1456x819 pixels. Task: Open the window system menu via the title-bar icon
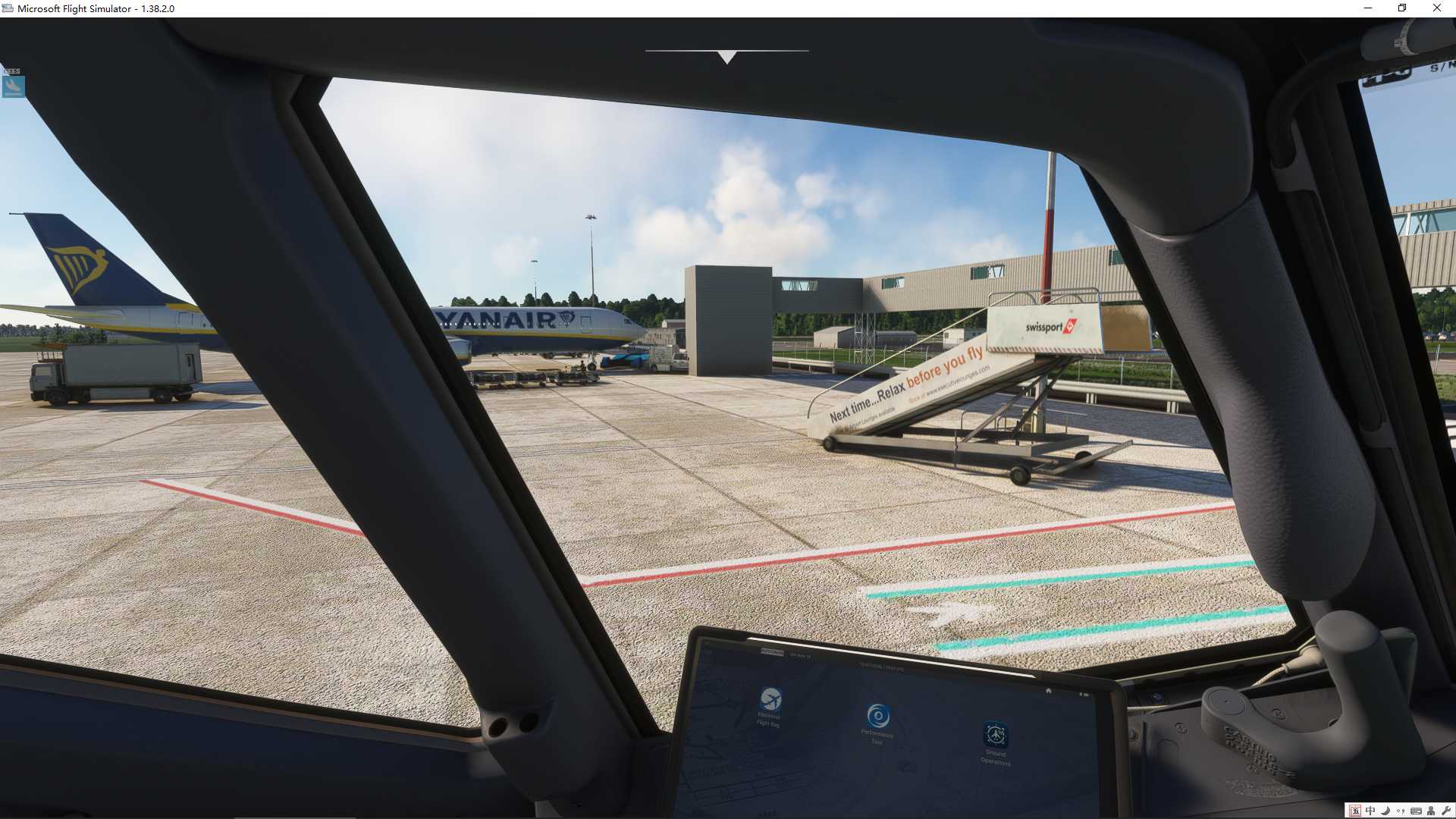coord(8,8)
